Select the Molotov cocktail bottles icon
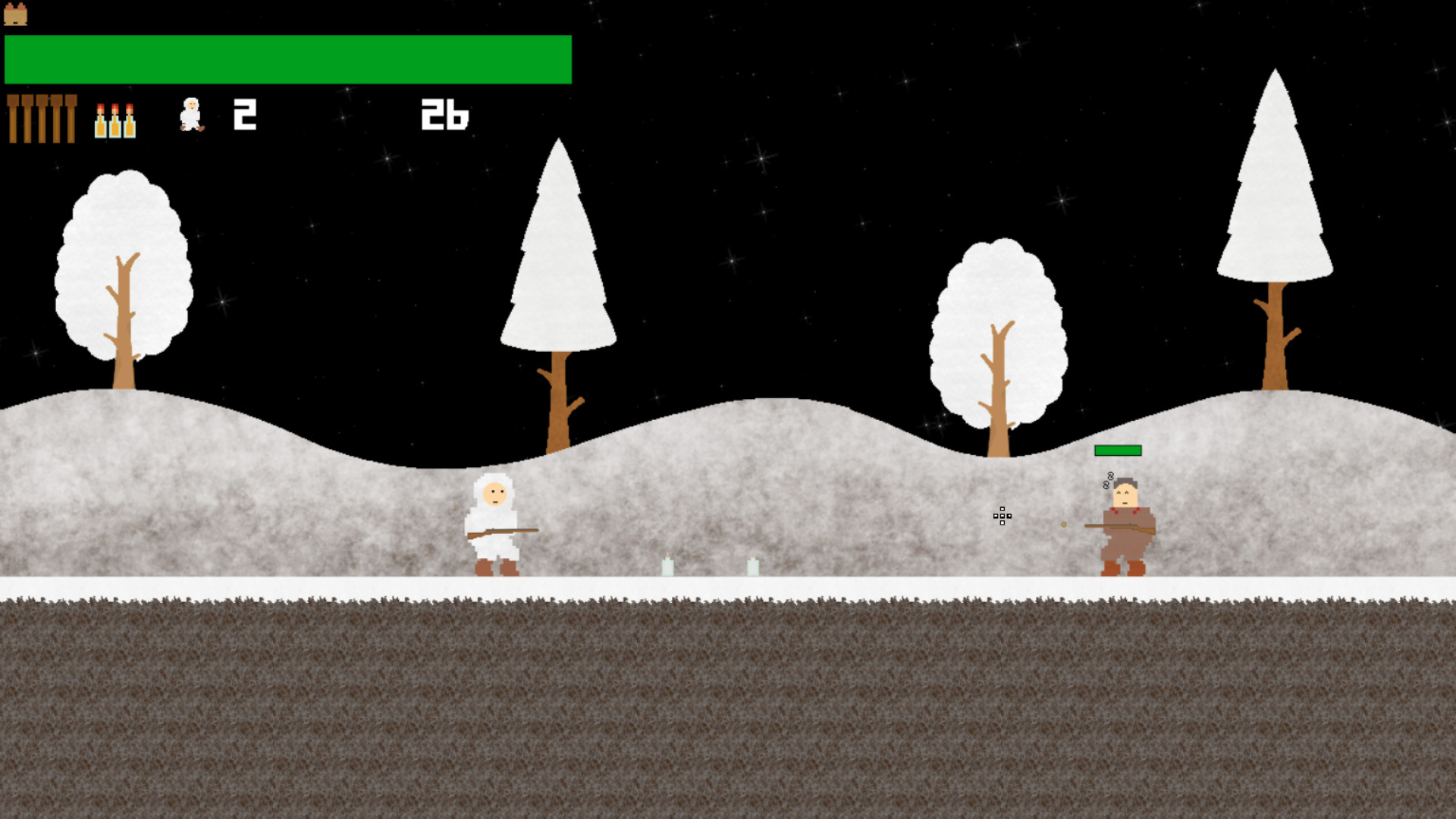The image size is (1456, 819). pos(115,121)
